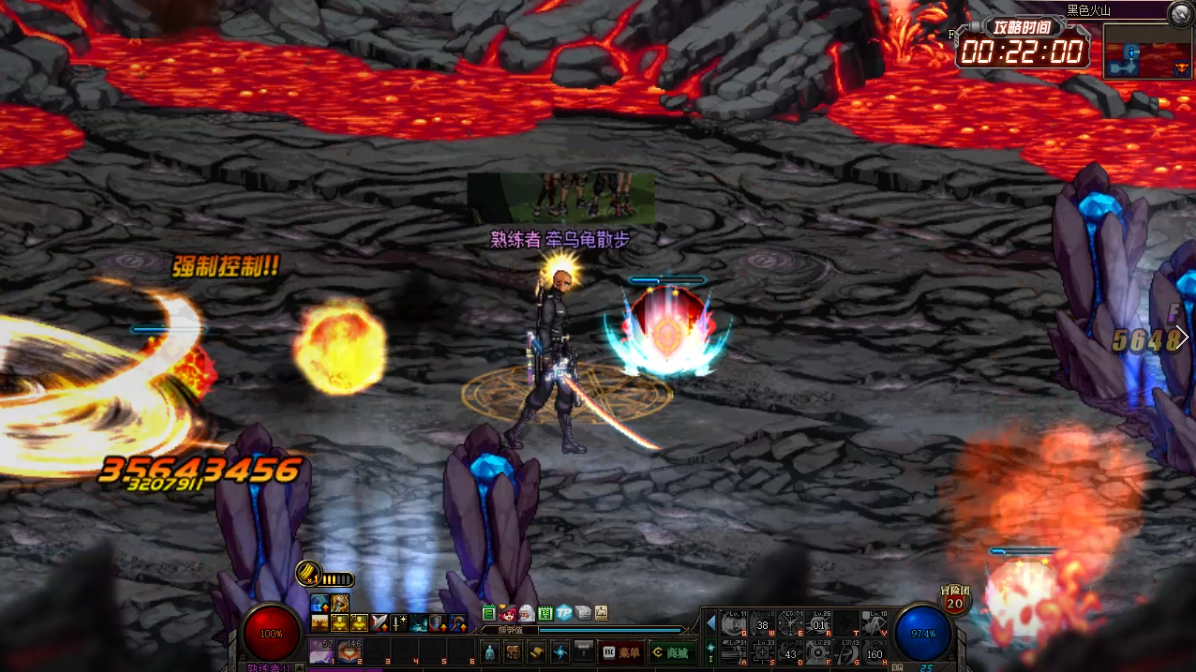The height and width of the screenshot is (672, 1196).
Task: Open the blue swirl skill menu icon
Action: [x=561, y=653]
